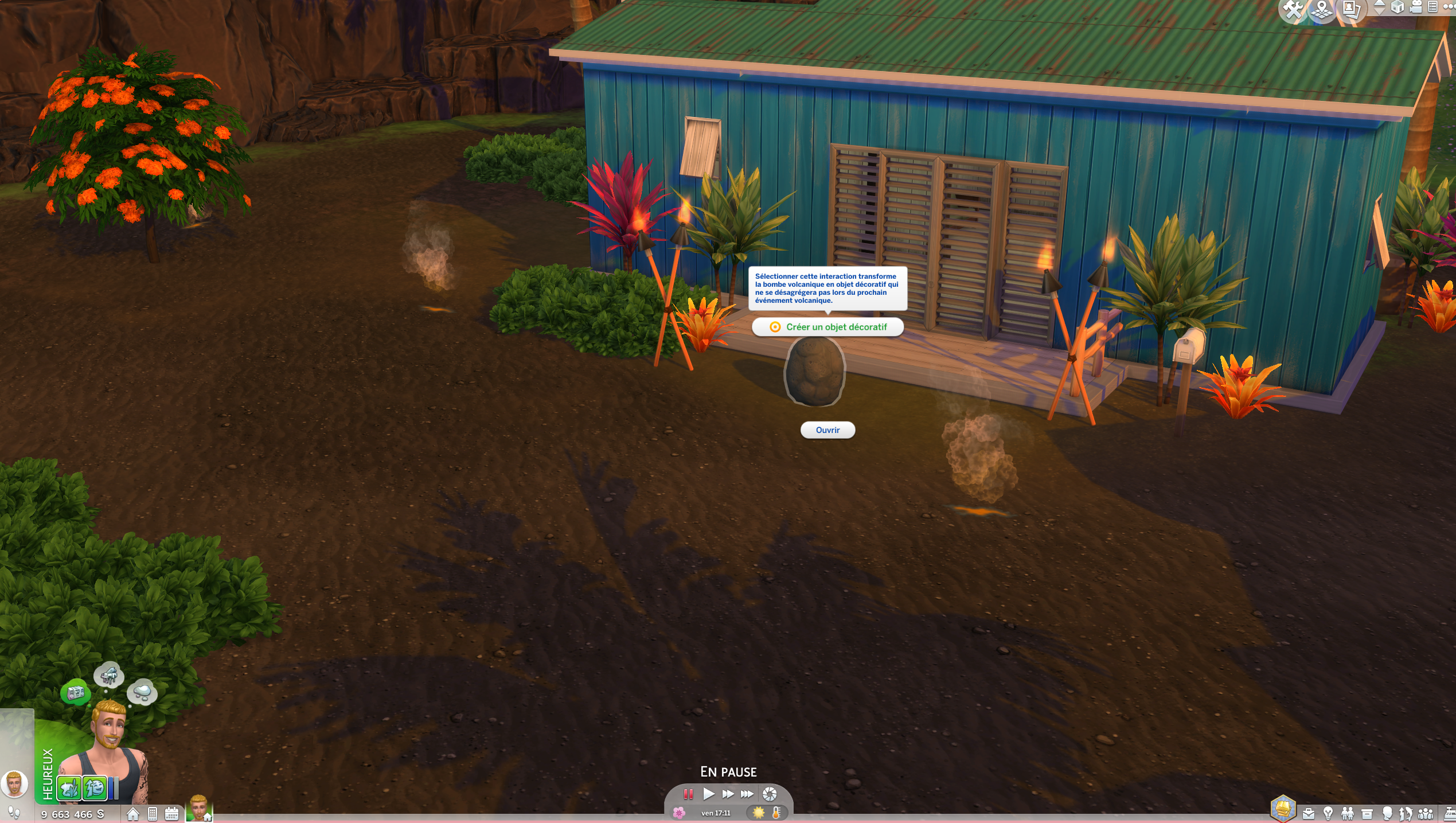This screenshot has height=823, width=1456.
Task: Click the smiling face moodlet icon
Action: pyautogui.click(x=95, y=788)
